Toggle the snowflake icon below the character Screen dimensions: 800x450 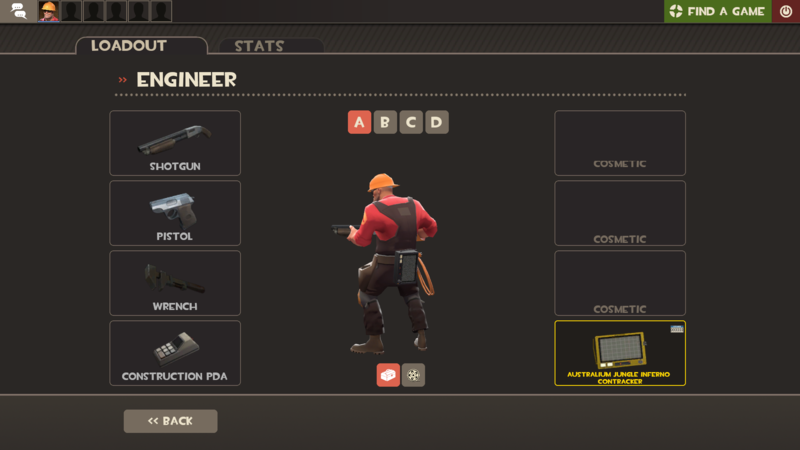pyautogui.click(x=413, y=375)
